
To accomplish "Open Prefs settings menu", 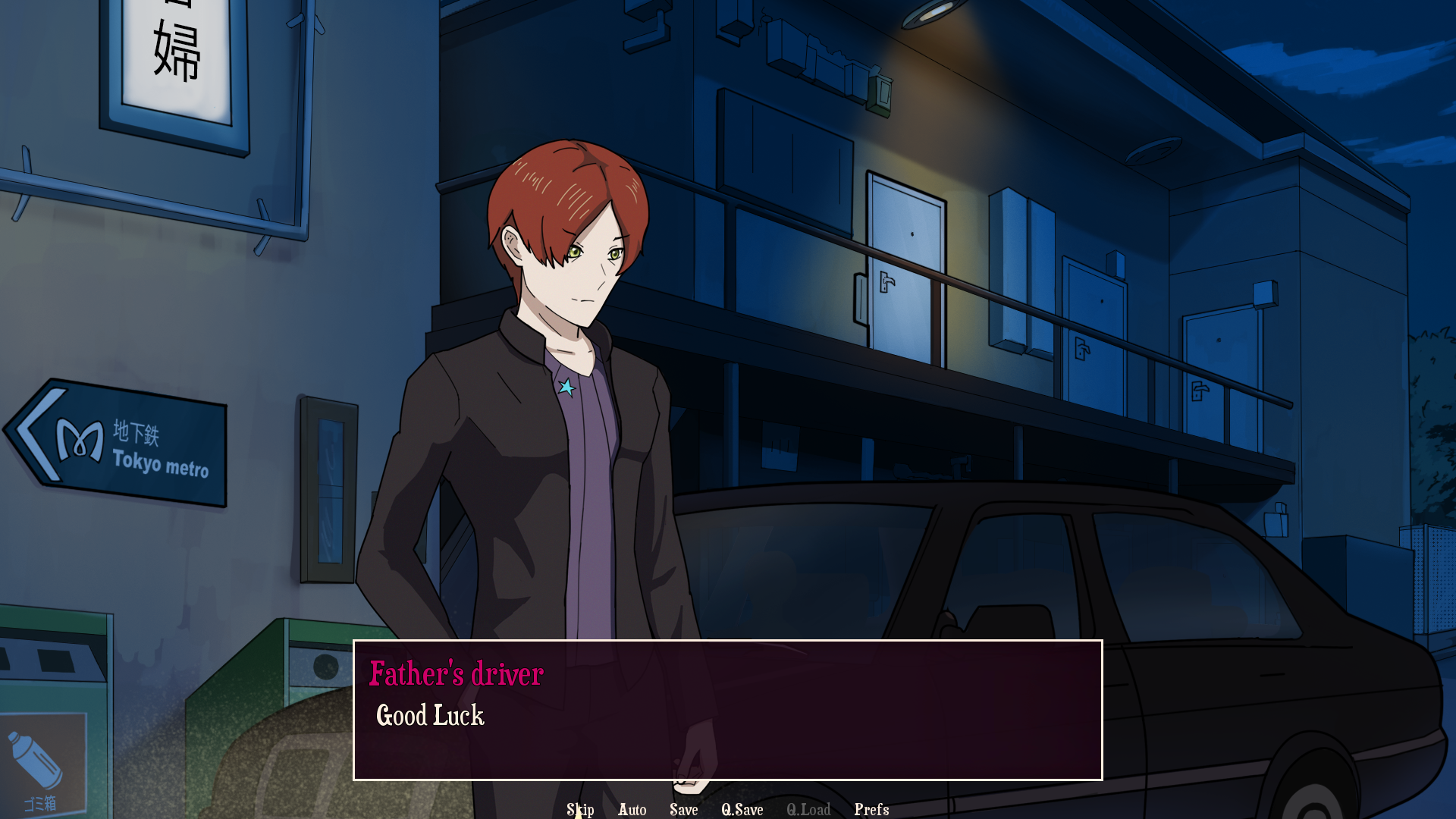I will pos(871,809).
